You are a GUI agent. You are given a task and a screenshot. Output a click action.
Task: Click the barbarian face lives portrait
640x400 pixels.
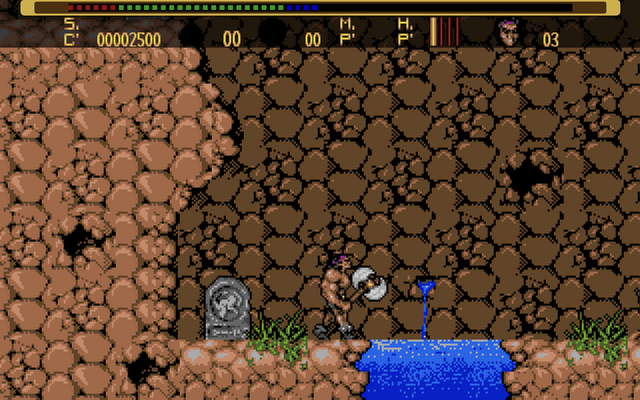509,33
